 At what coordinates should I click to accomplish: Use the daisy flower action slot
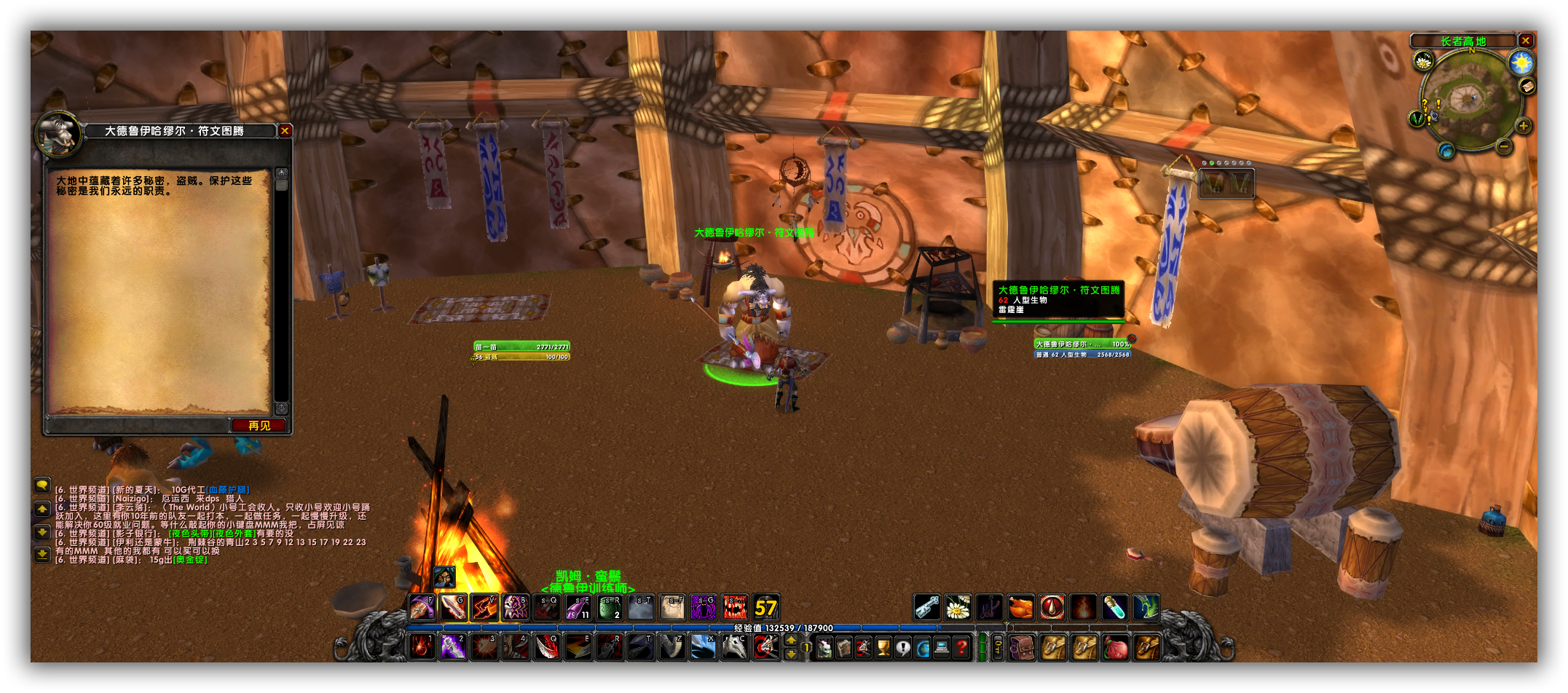[x=958, y=607]
